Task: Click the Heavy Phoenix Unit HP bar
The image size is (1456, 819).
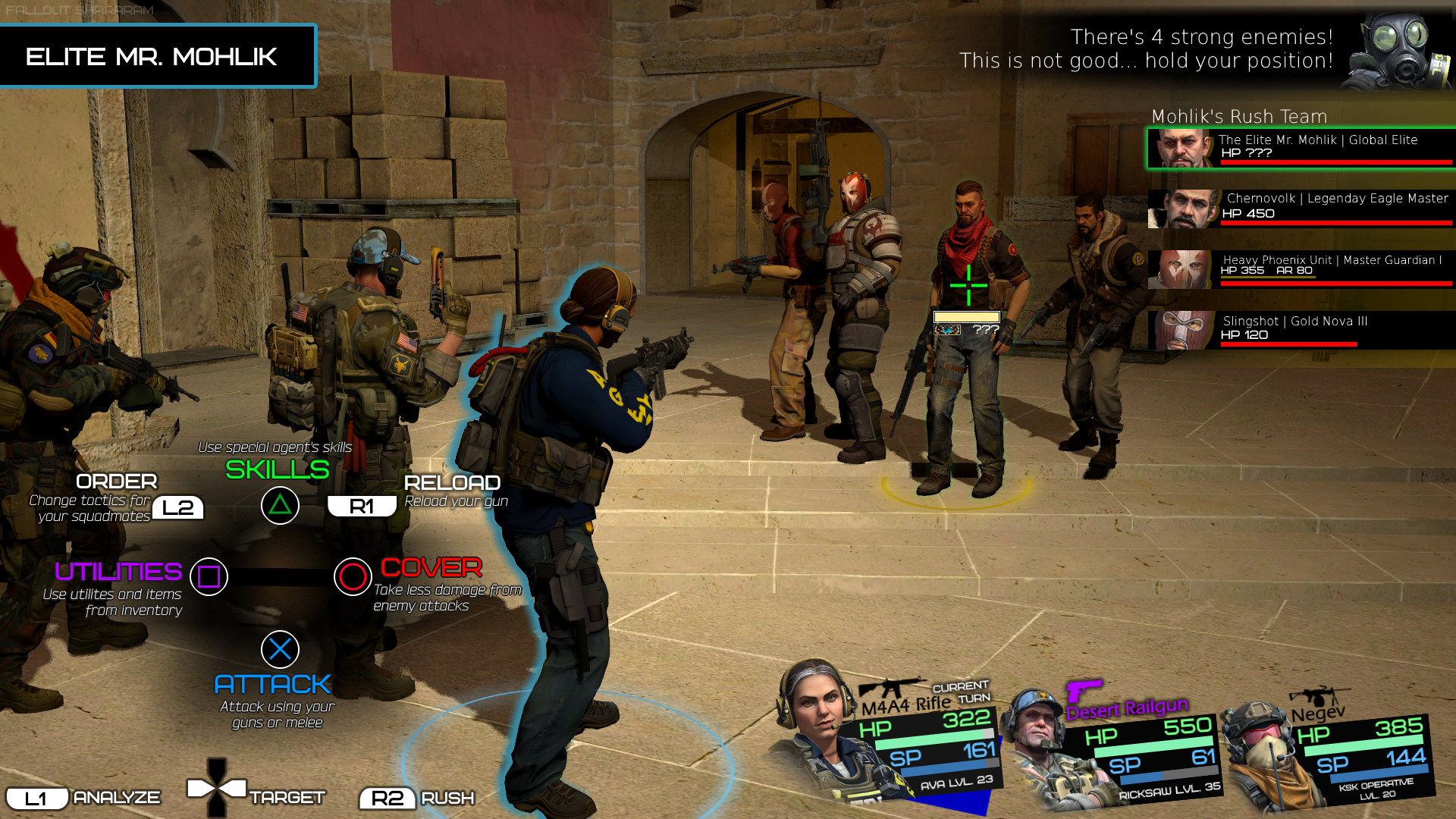Action: (x=1289, y=284)
